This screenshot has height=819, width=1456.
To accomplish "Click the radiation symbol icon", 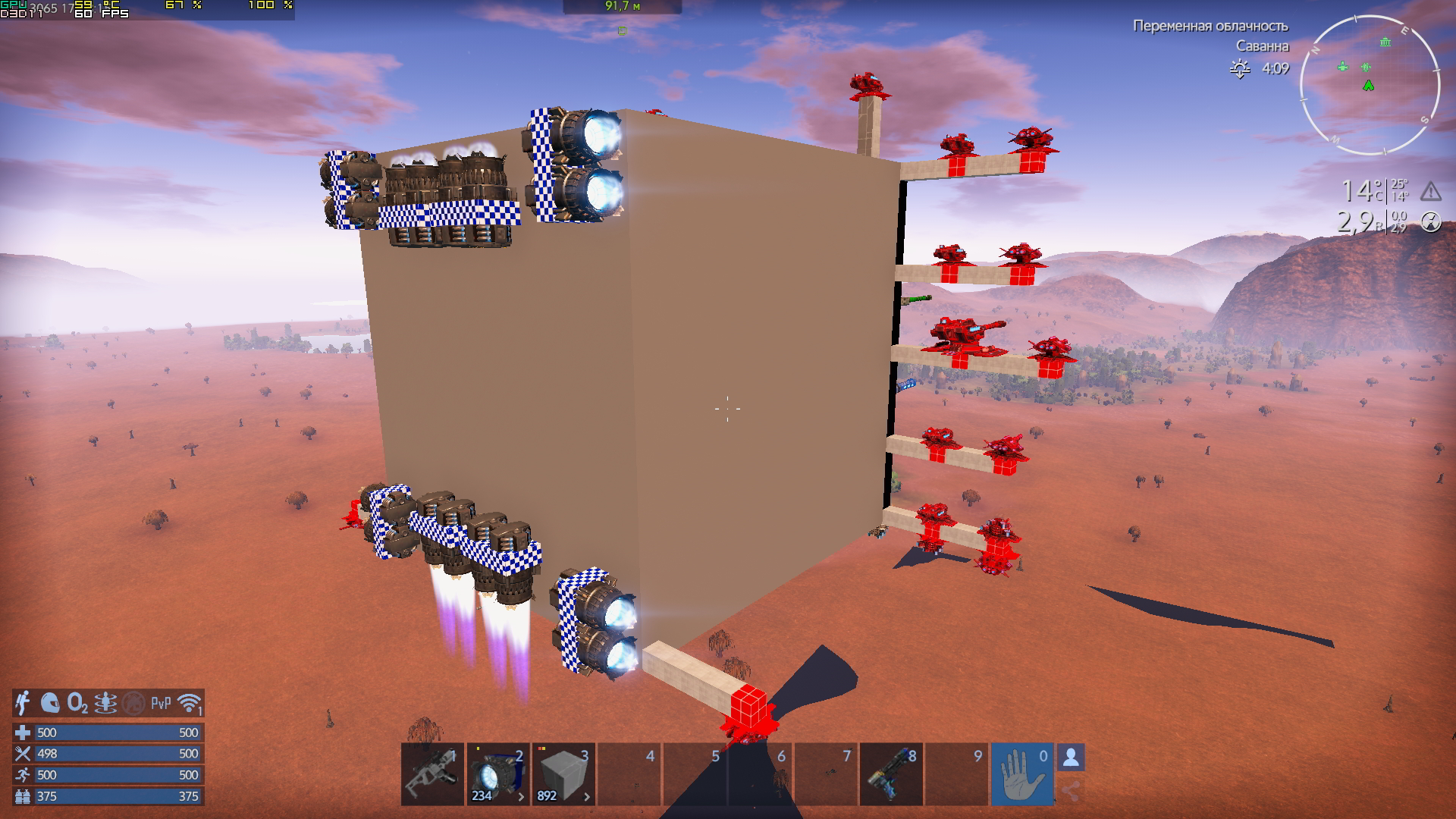I will (x=1430, y=221).
